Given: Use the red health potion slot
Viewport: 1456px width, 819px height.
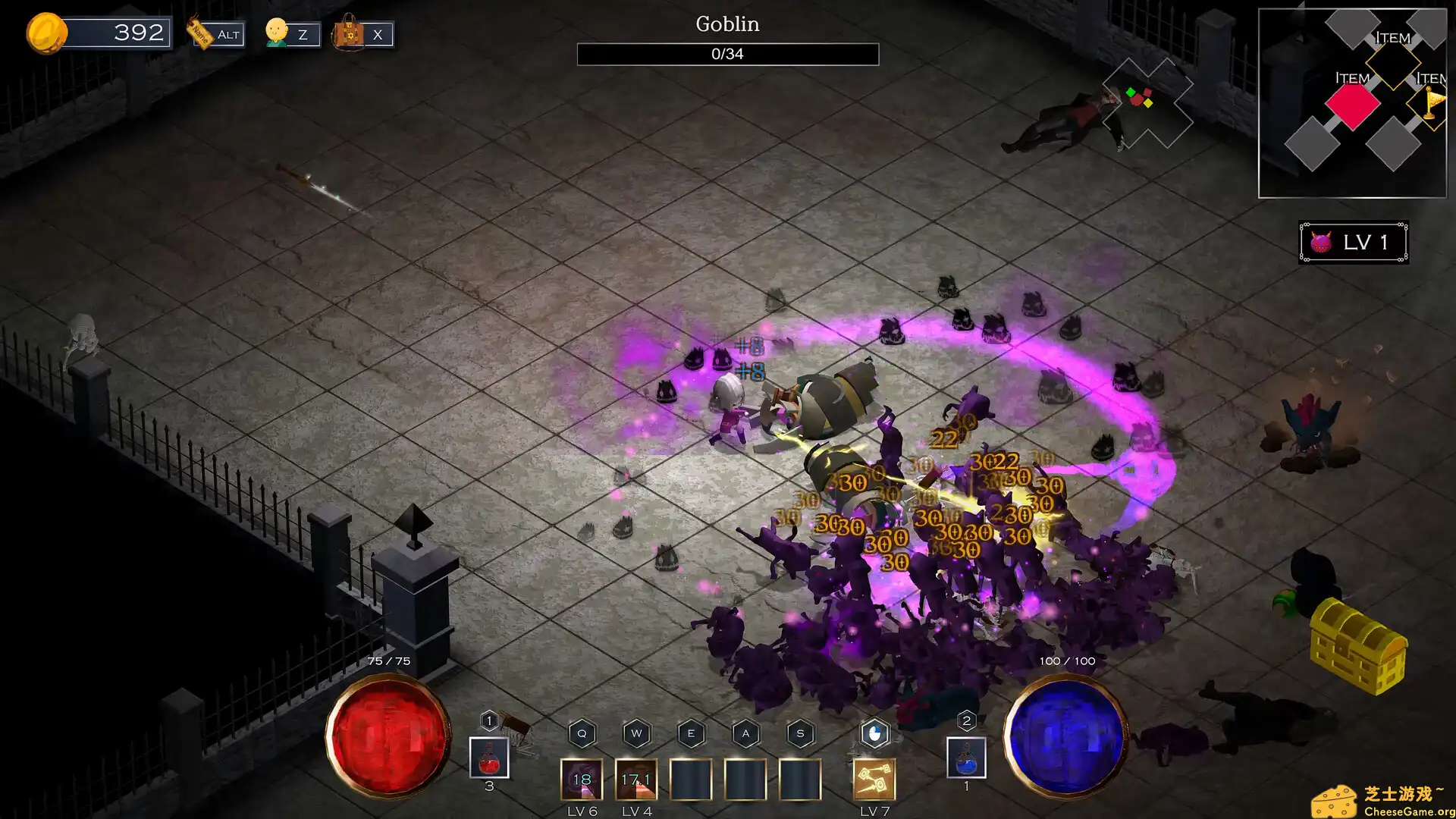Looking at the screenshot, I should (x=489, y=758).
